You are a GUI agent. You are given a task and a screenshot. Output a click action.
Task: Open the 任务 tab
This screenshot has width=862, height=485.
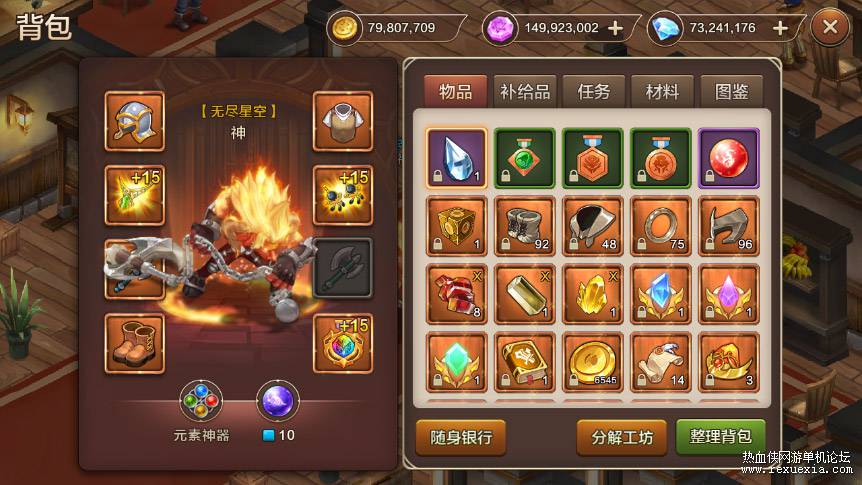pos(593,91)
